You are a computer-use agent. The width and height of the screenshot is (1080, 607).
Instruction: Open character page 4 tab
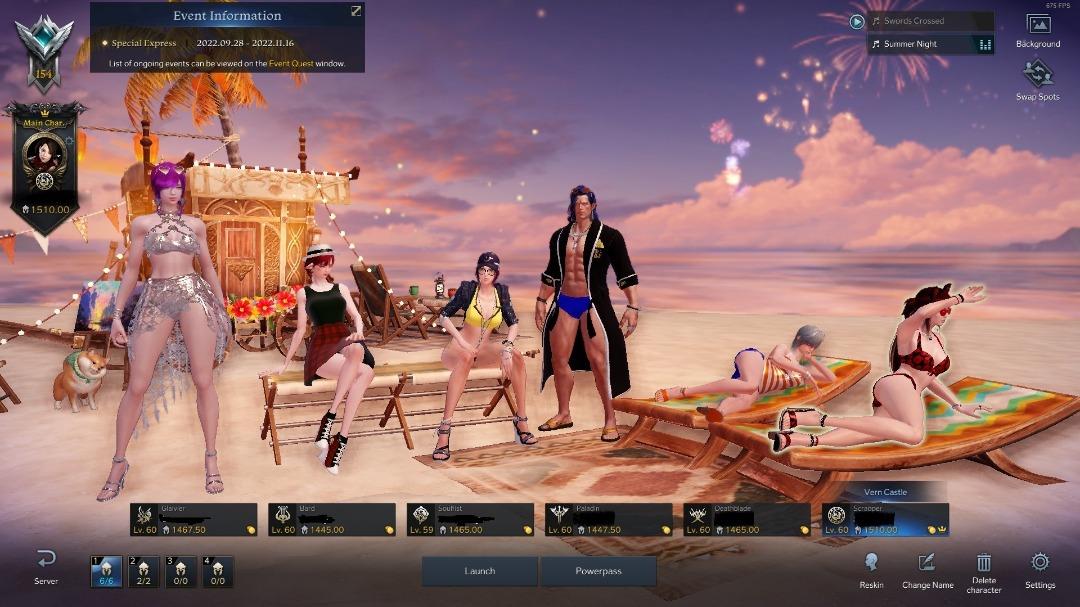pyautogui.click(x=217, y=571)
